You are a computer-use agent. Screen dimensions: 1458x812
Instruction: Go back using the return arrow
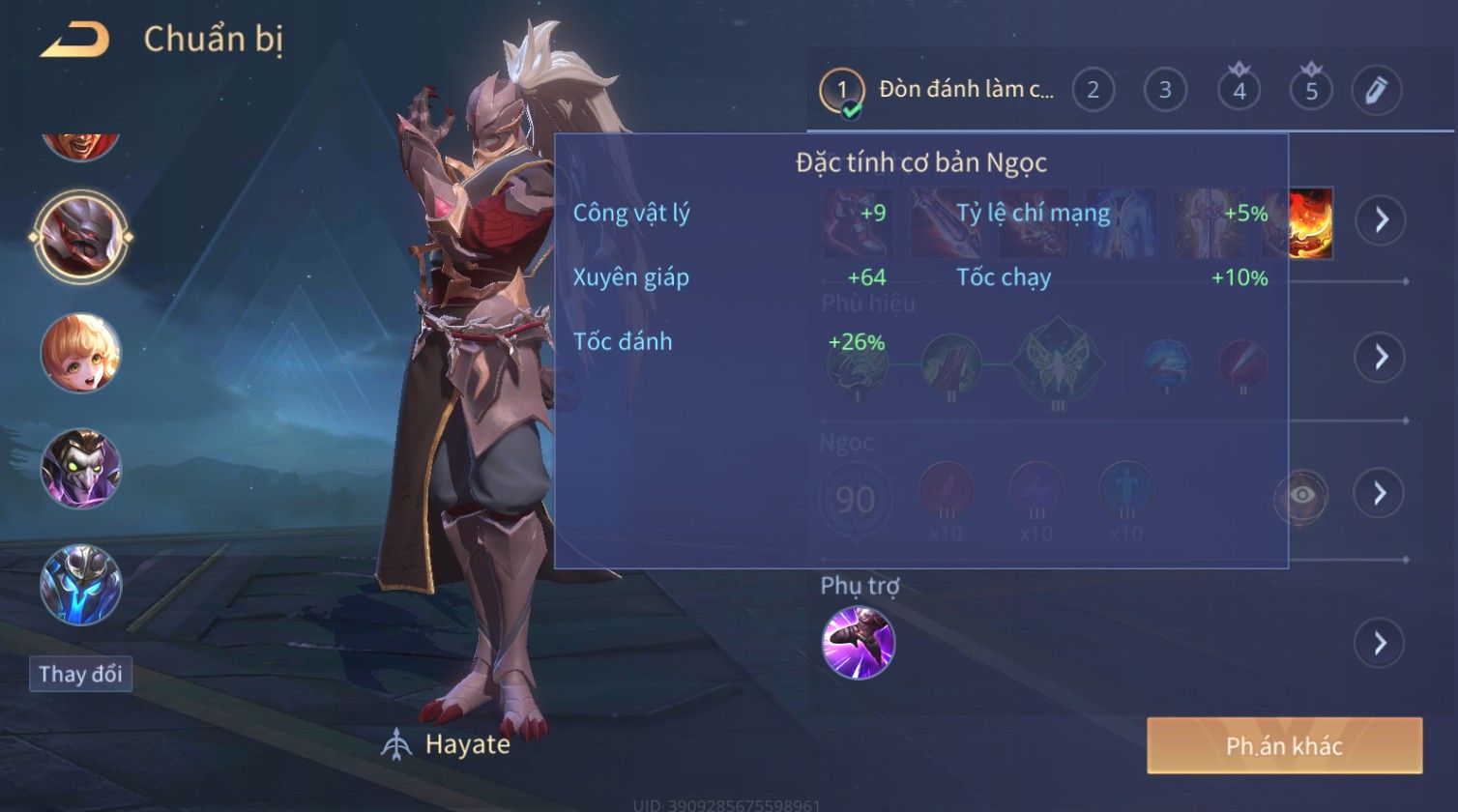tap(75, 40)
